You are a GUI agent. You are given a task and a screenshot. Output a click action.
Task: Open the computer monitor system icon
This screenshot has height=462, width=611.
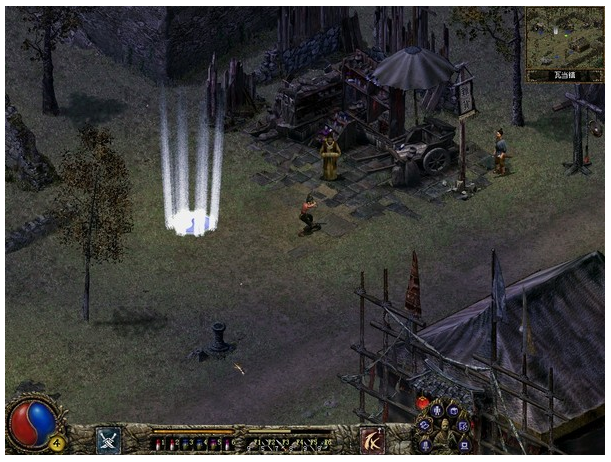point(464,446)
